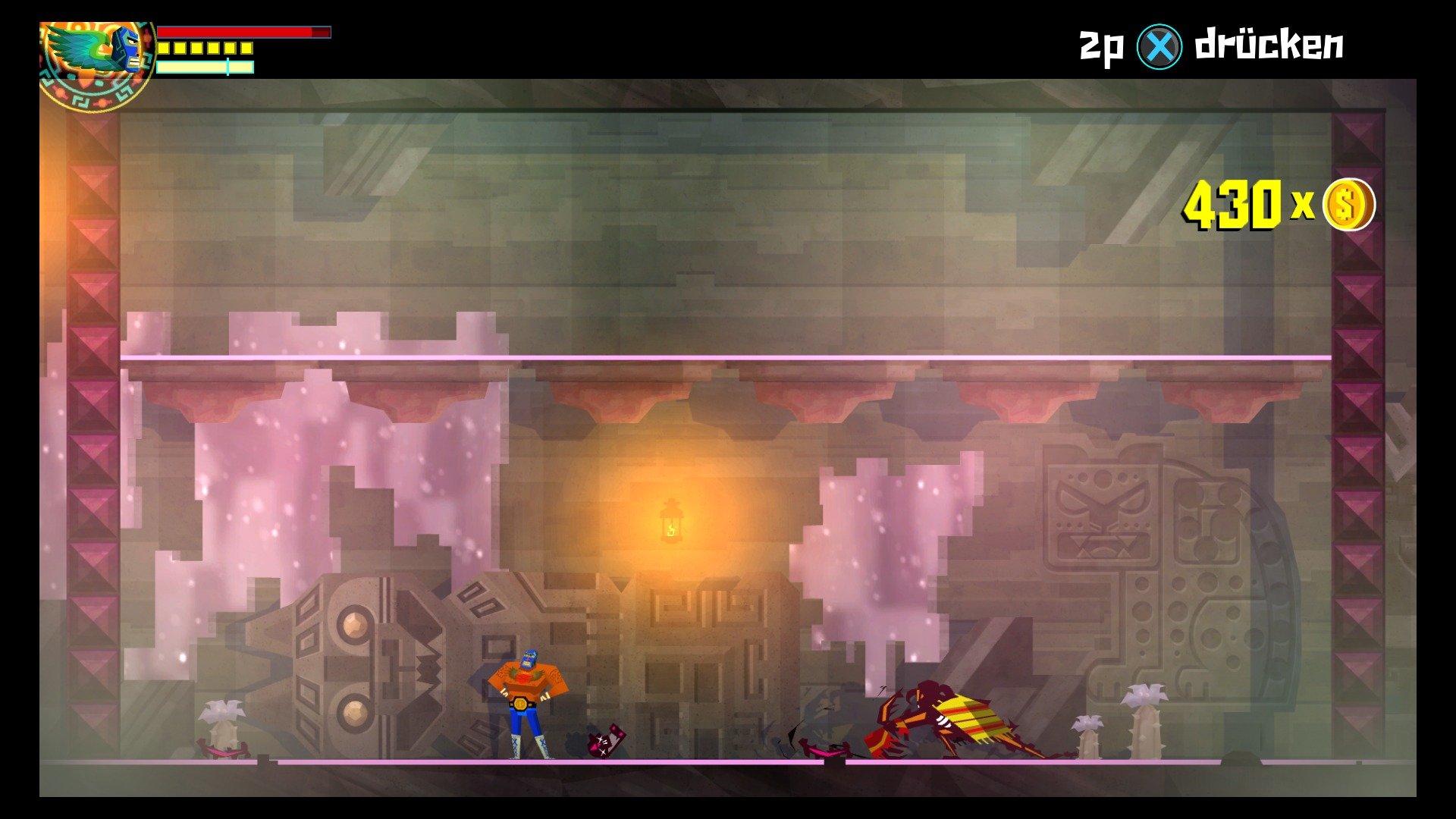Click the yellow segment of the stamina meter
This screenshot has width=1456, height=819.
tap(205, 49)
